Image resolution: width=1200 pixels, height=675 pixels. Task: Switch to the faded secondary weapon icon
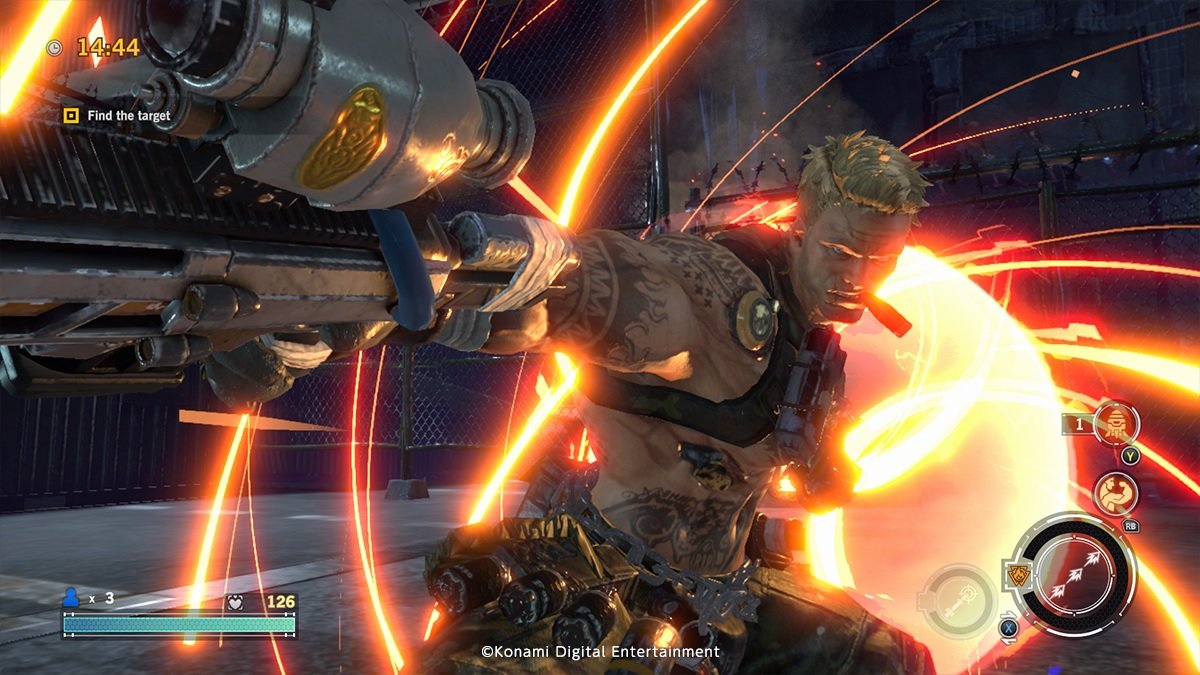click(x=956, y=601)
